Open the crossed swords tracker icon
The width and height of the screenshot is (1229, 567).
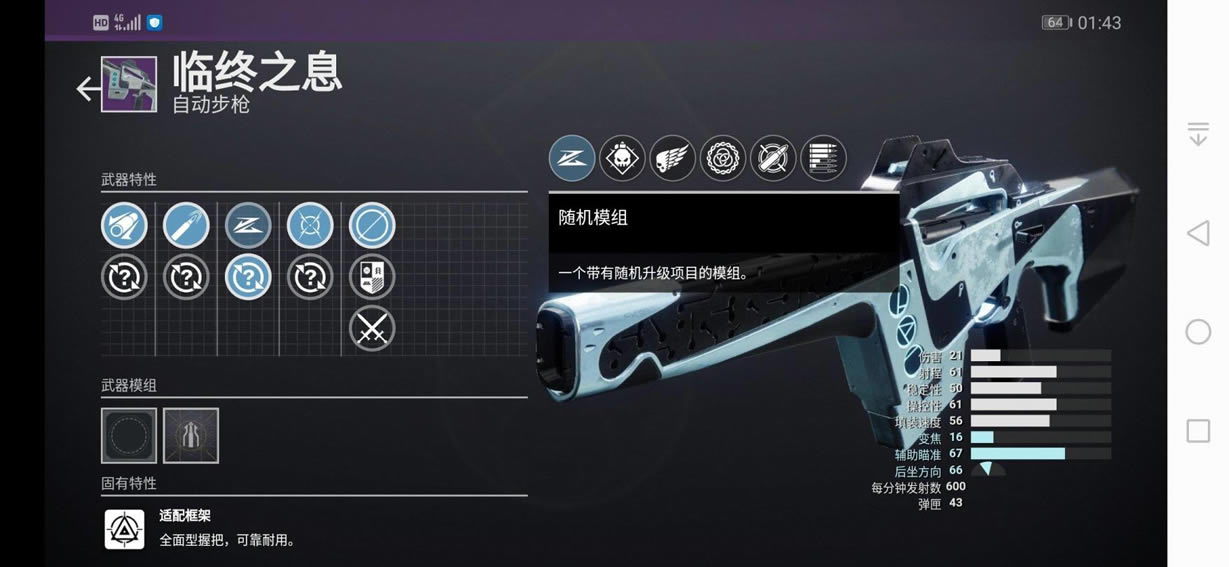[x=372, y=328]
